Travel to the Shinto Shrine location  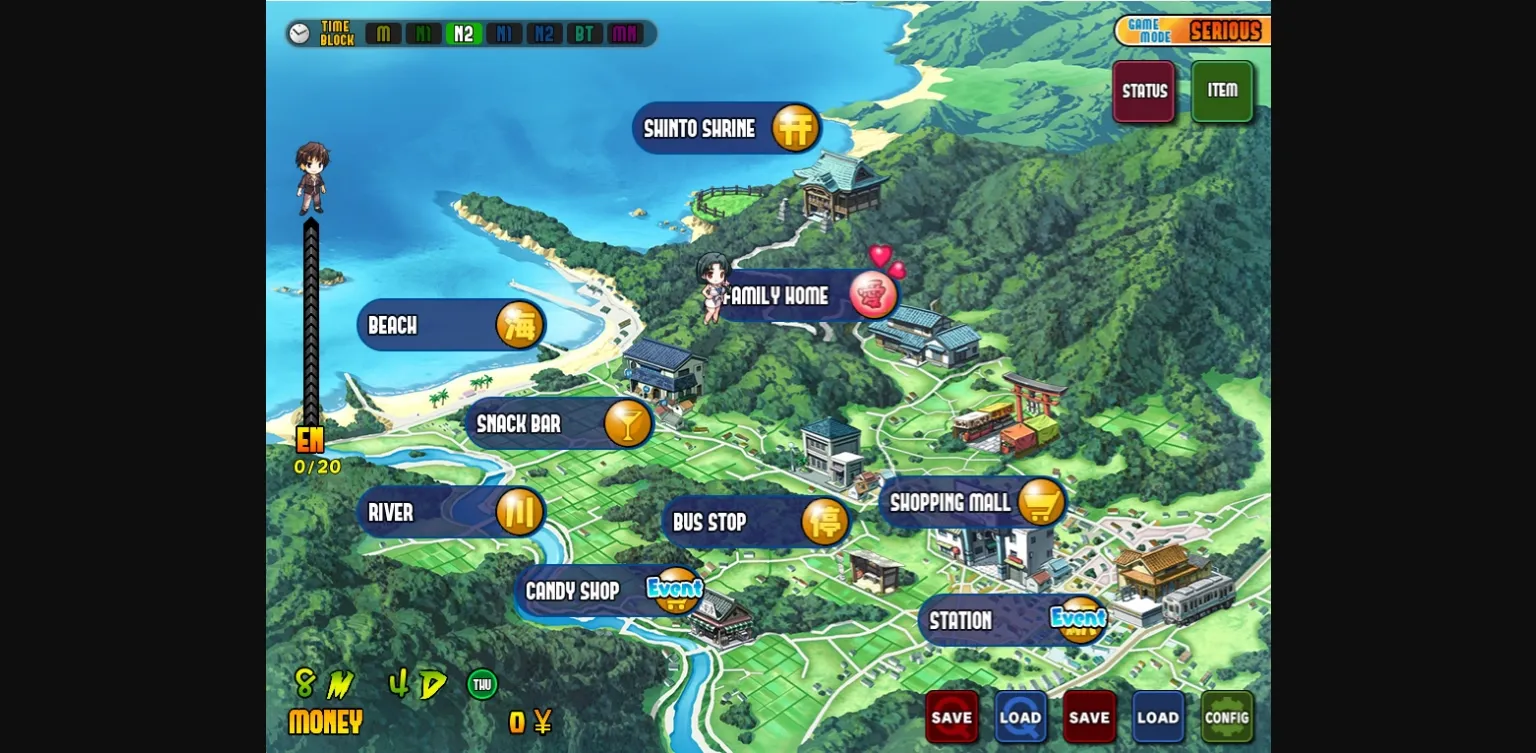(x=727, y=129)
